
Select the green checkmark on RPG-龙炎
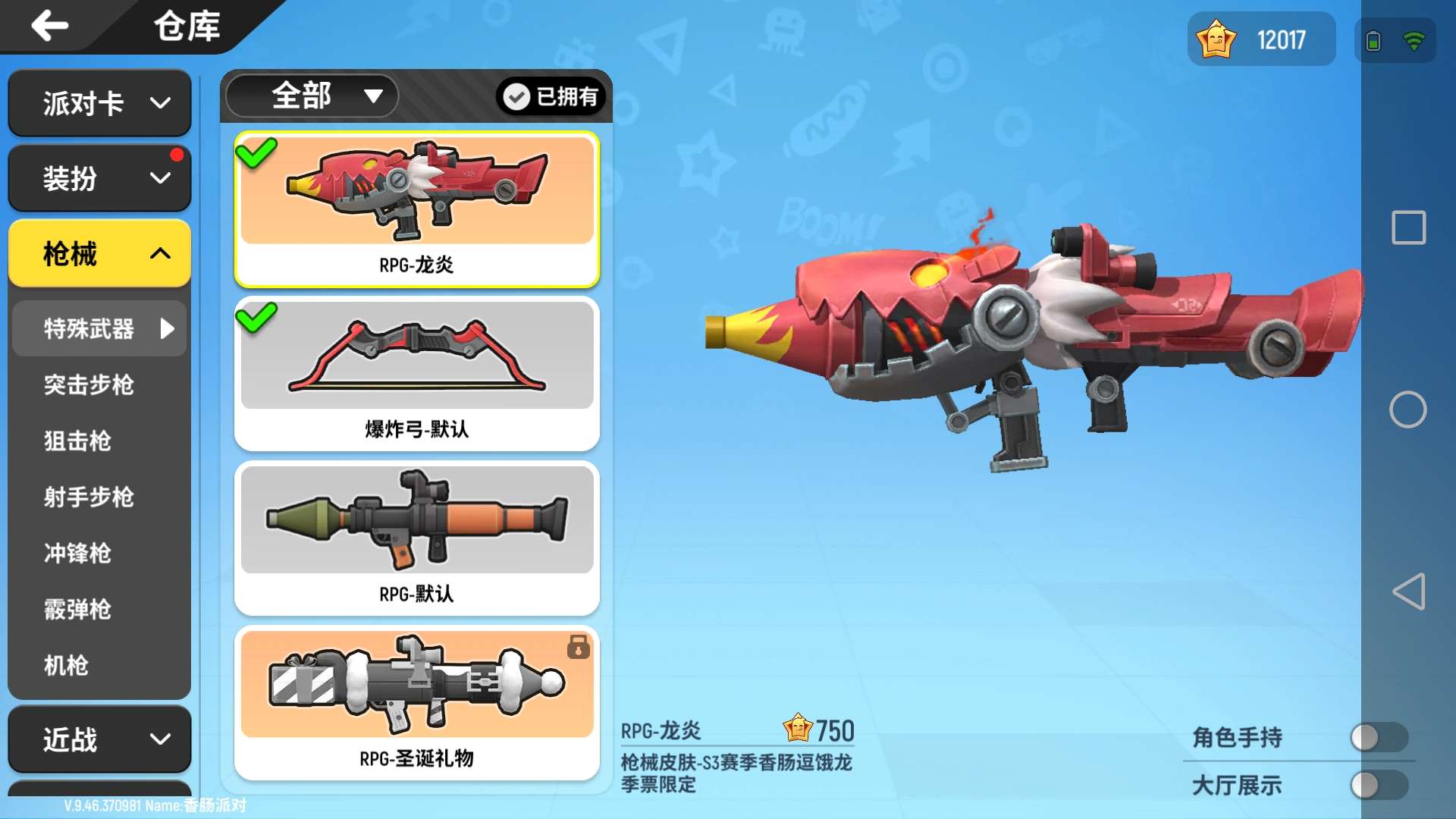[x=257, y=152]
